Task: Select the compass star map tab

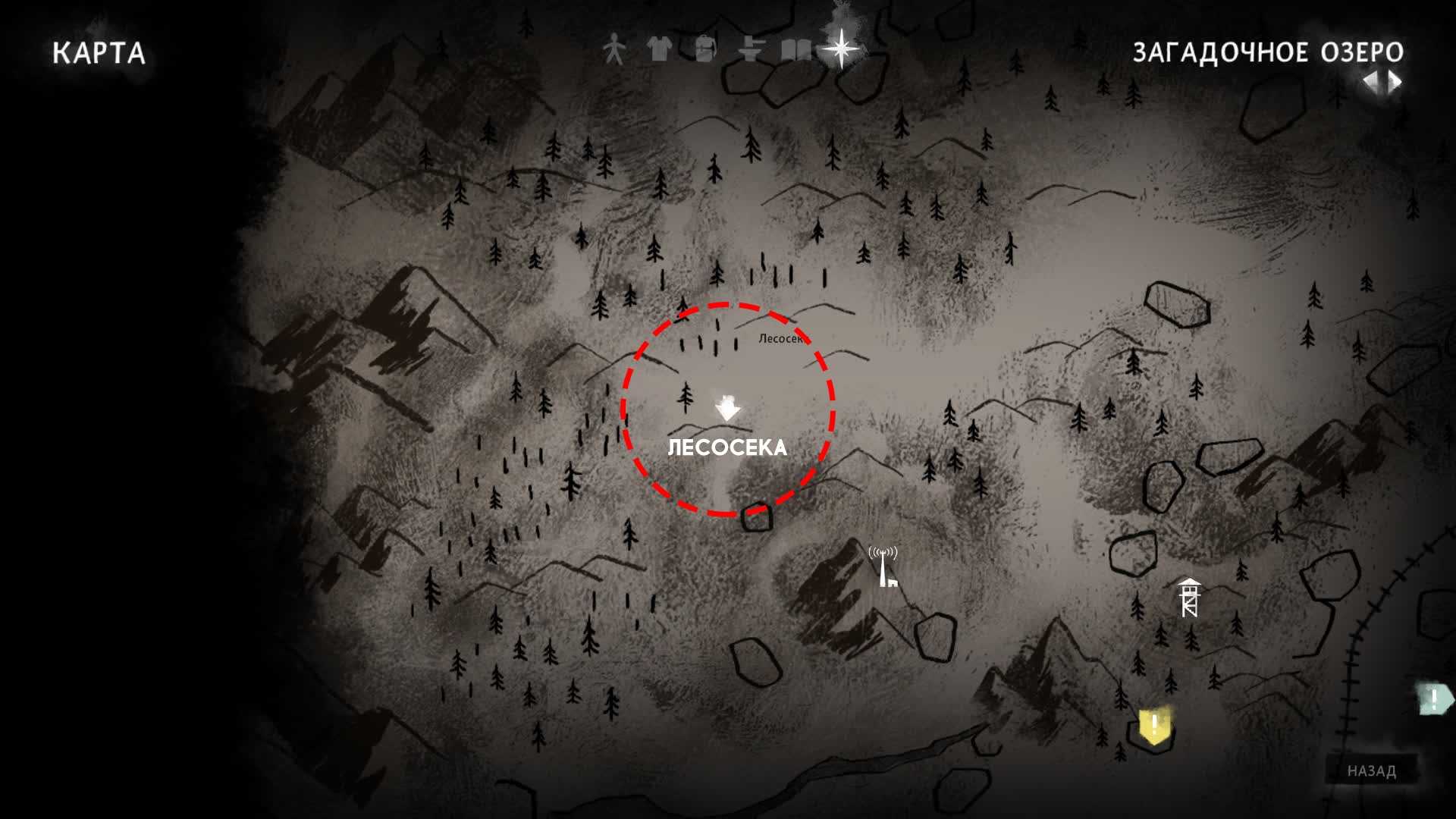Action: tap(842, 49)
